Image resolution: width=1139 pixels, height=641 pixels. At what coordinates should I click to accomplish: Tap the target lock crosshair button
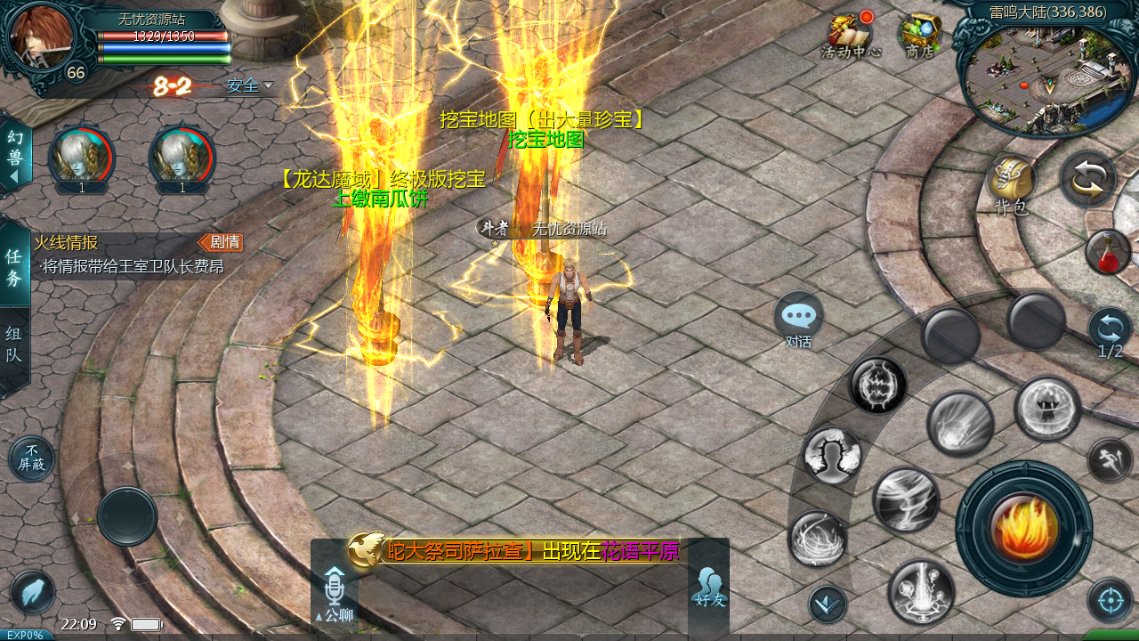pos(1109,600)
